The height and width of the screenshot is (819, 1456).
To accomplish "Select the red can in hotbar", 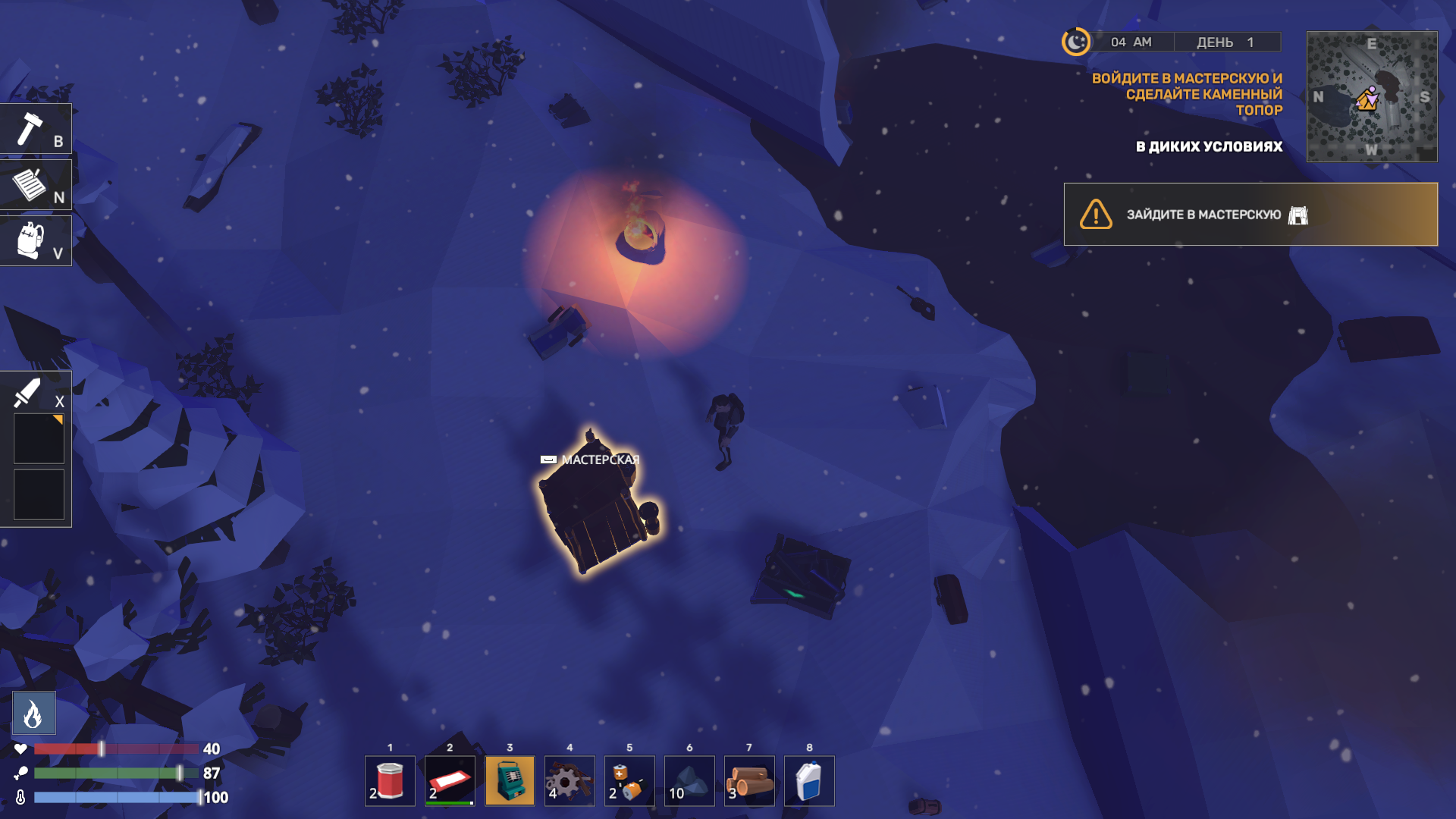I will tap(390, 781).
